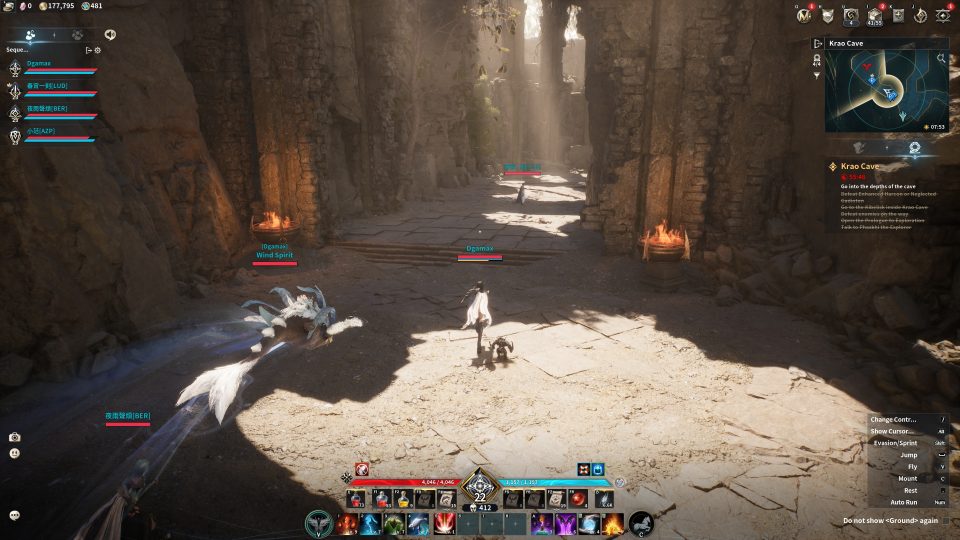Click the minimap magnifier zoom button
960x540 pixels.
pyautogui.click(x=941, y=59)
